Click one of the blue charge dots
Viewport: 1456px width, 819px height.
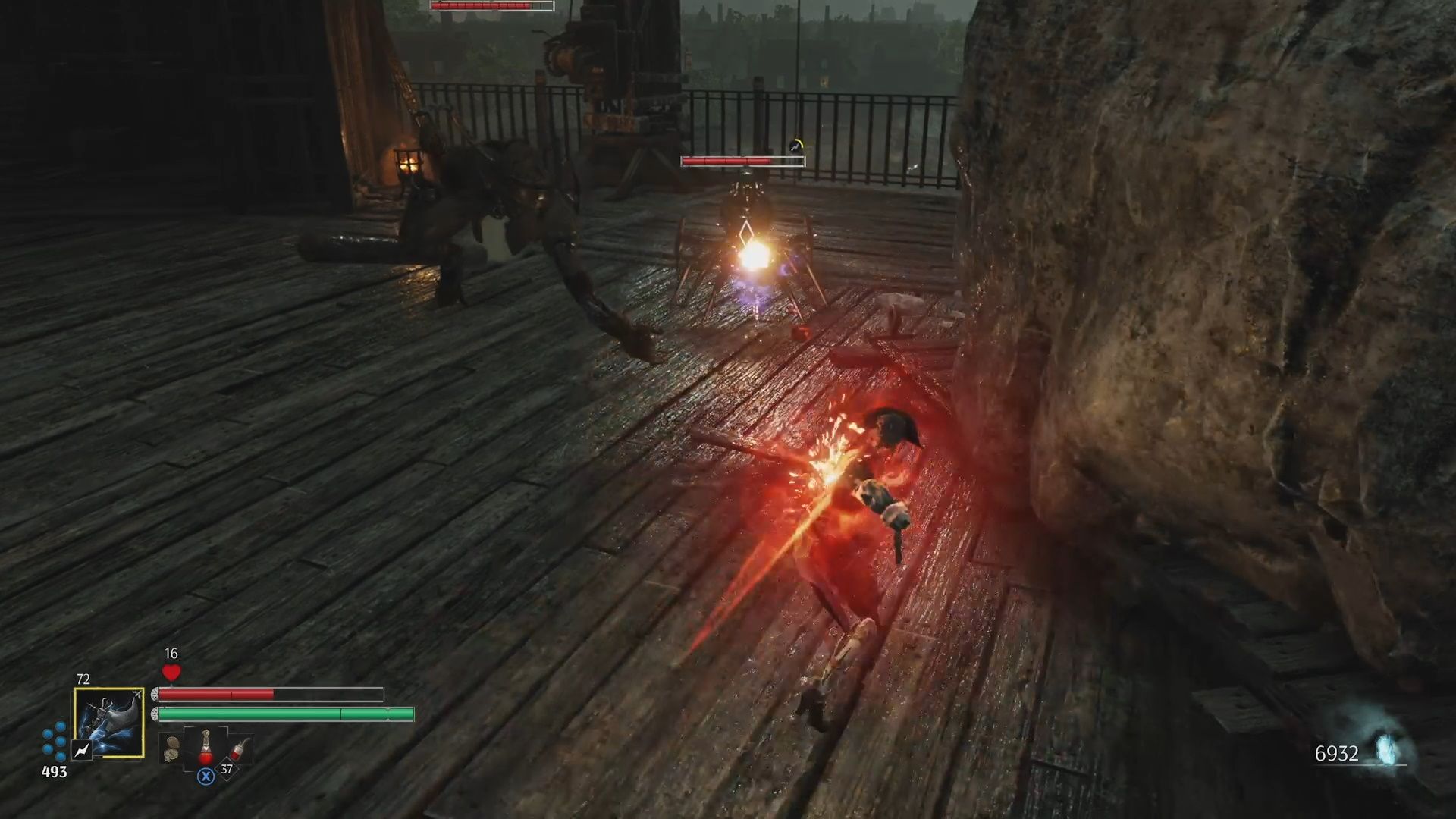pos(59,727)
